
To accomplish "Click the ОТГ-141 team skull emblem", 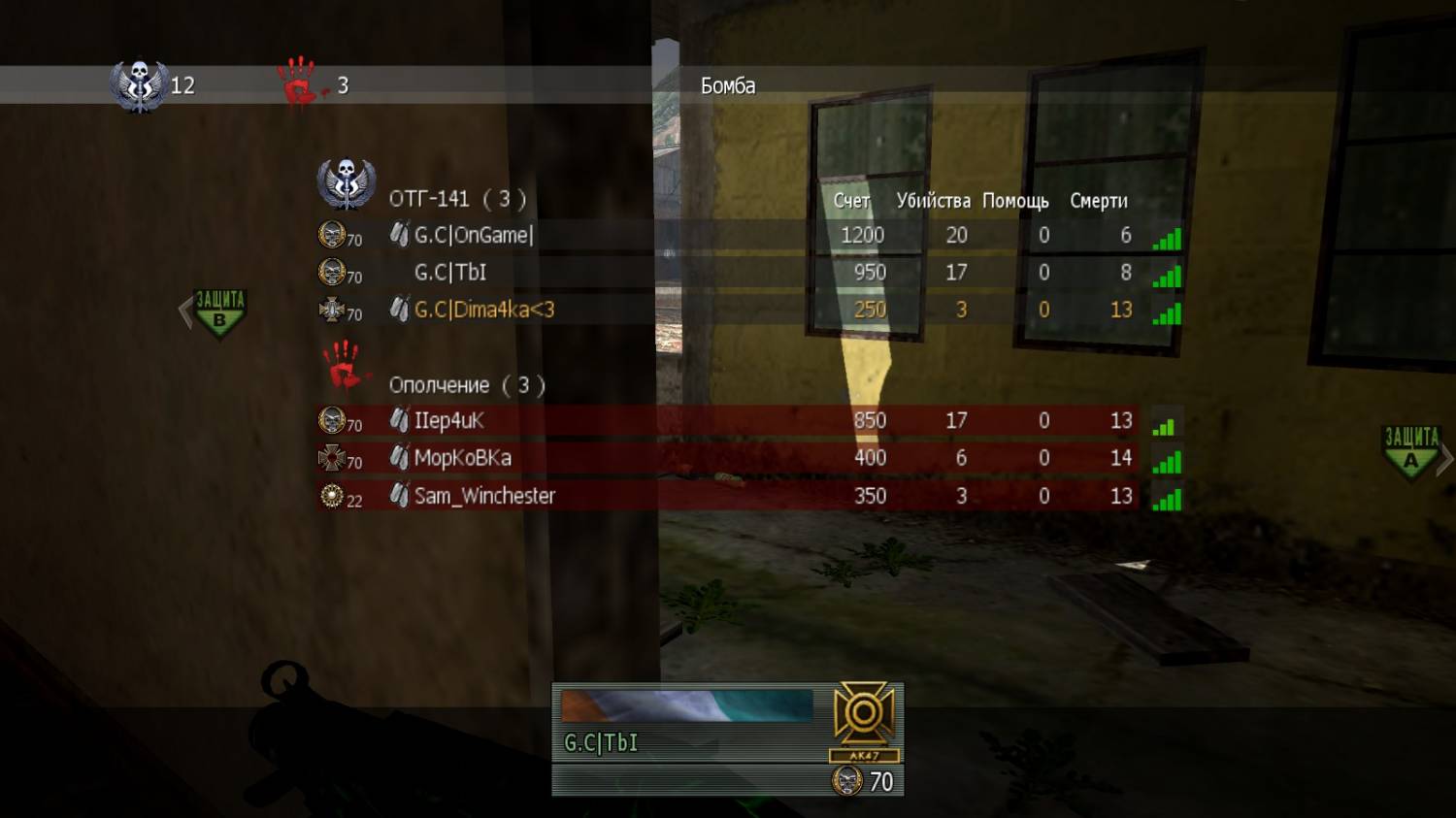I will click(347, 184).
